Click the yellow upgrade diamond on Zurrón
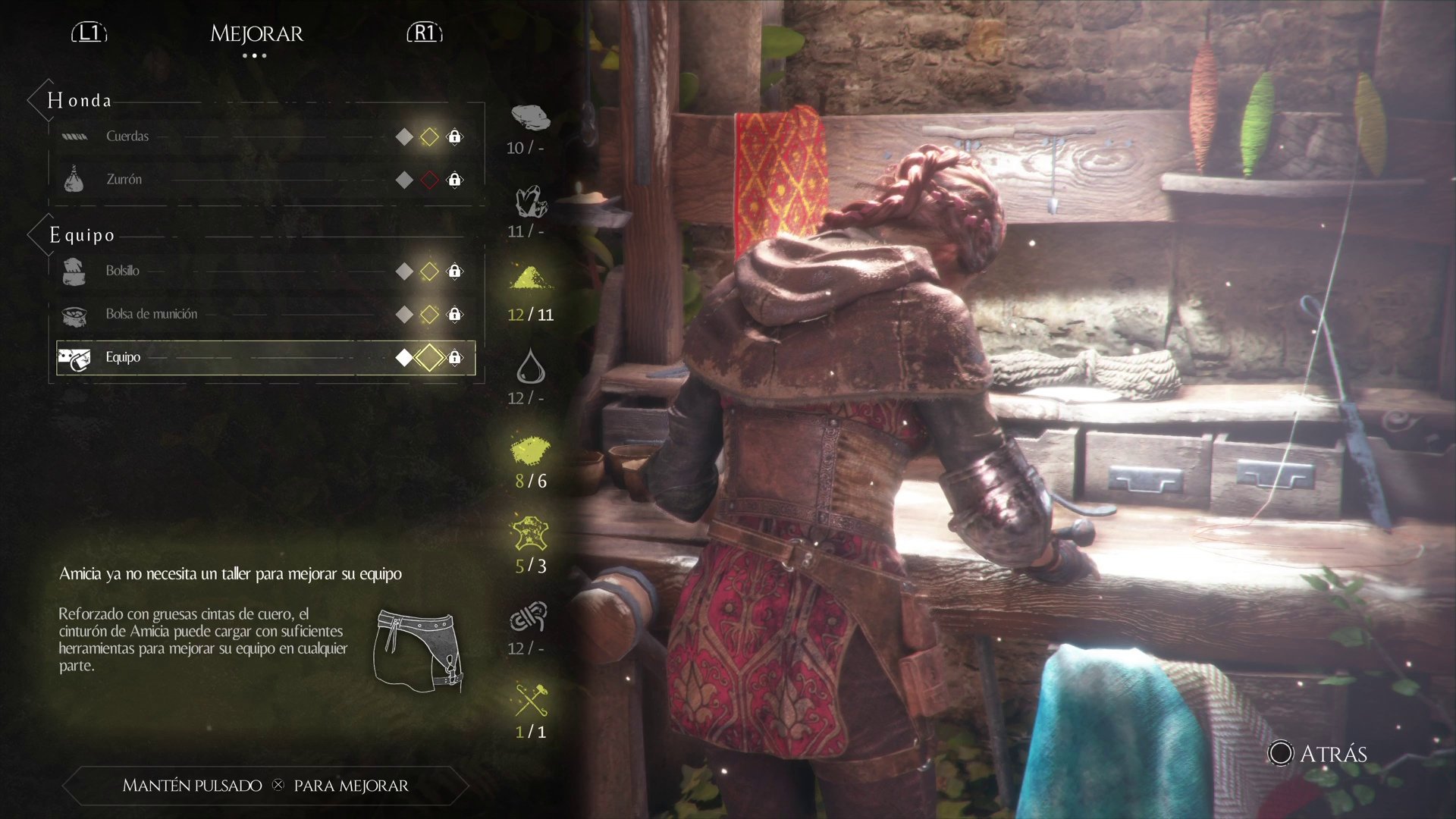Image resolution: width=1456 pixels, height=819 pixels. [429, 180]
